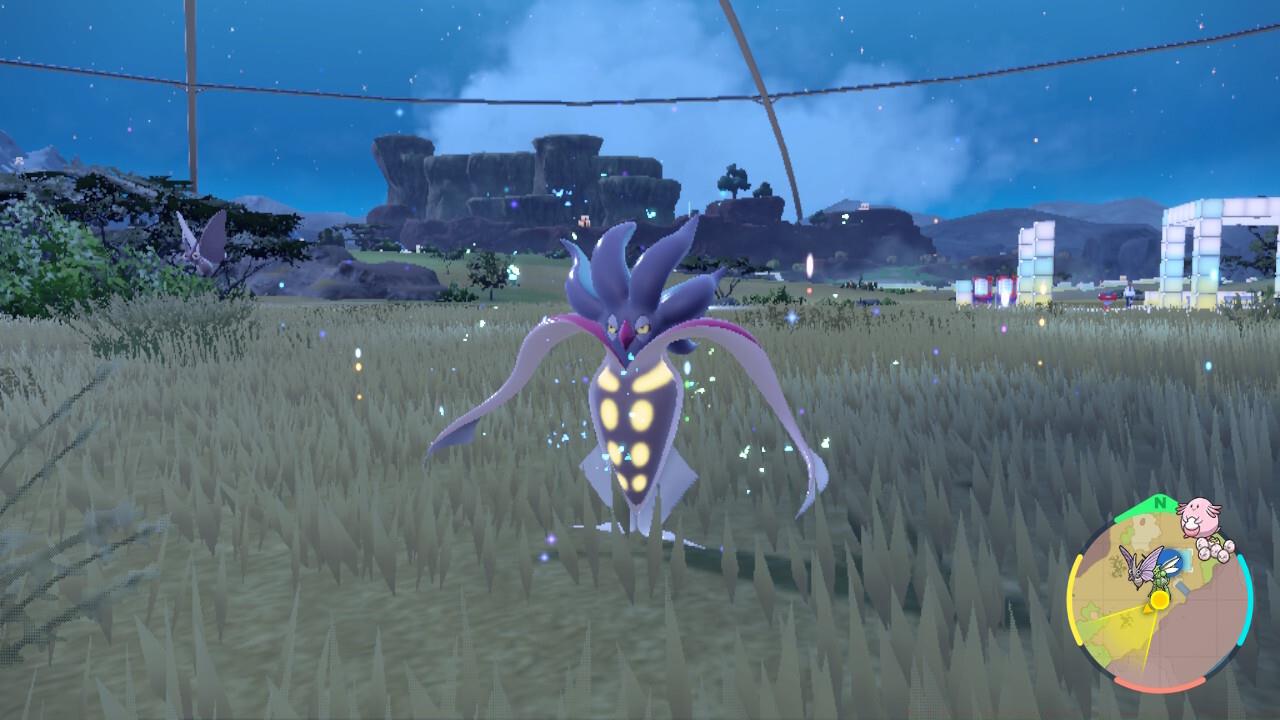Click the gray landmark icon on the minimap

point(1183,587)
